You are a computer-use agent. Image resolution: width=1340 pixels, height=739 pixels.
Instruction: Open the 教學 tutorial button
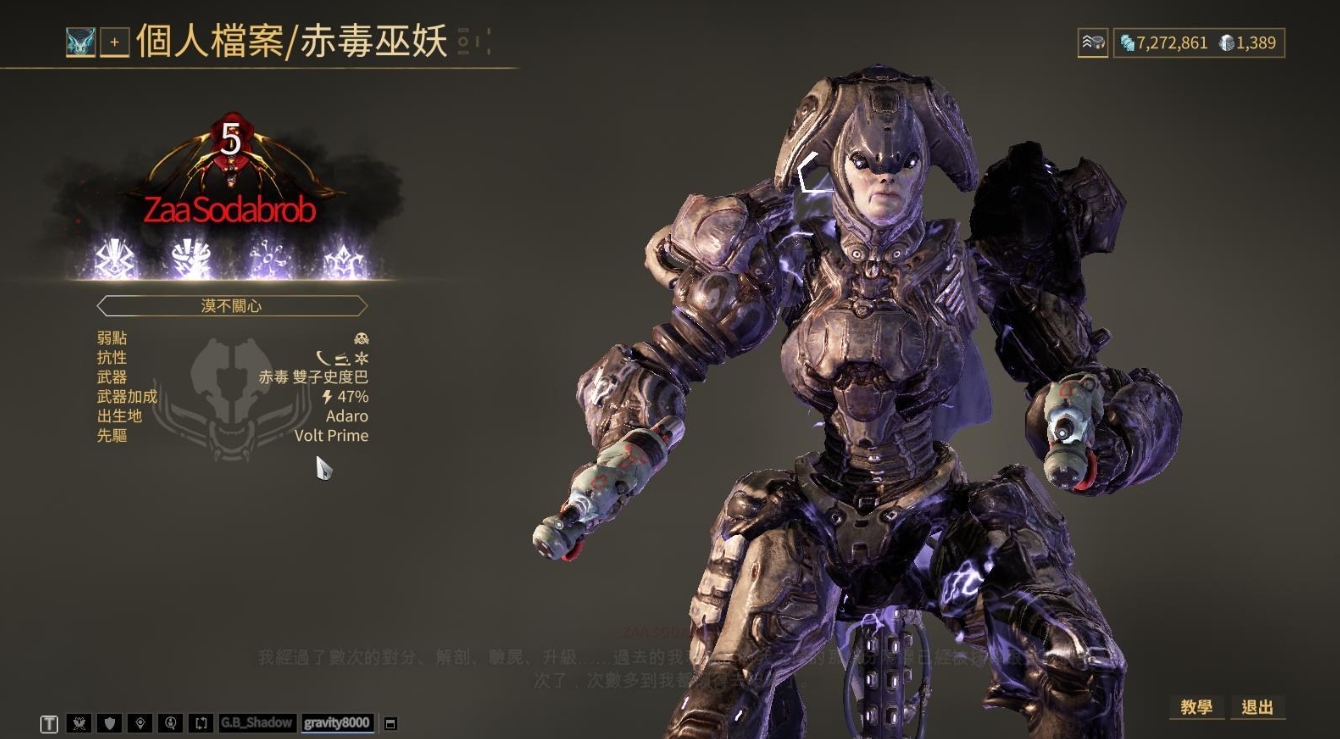point(1196,707)
